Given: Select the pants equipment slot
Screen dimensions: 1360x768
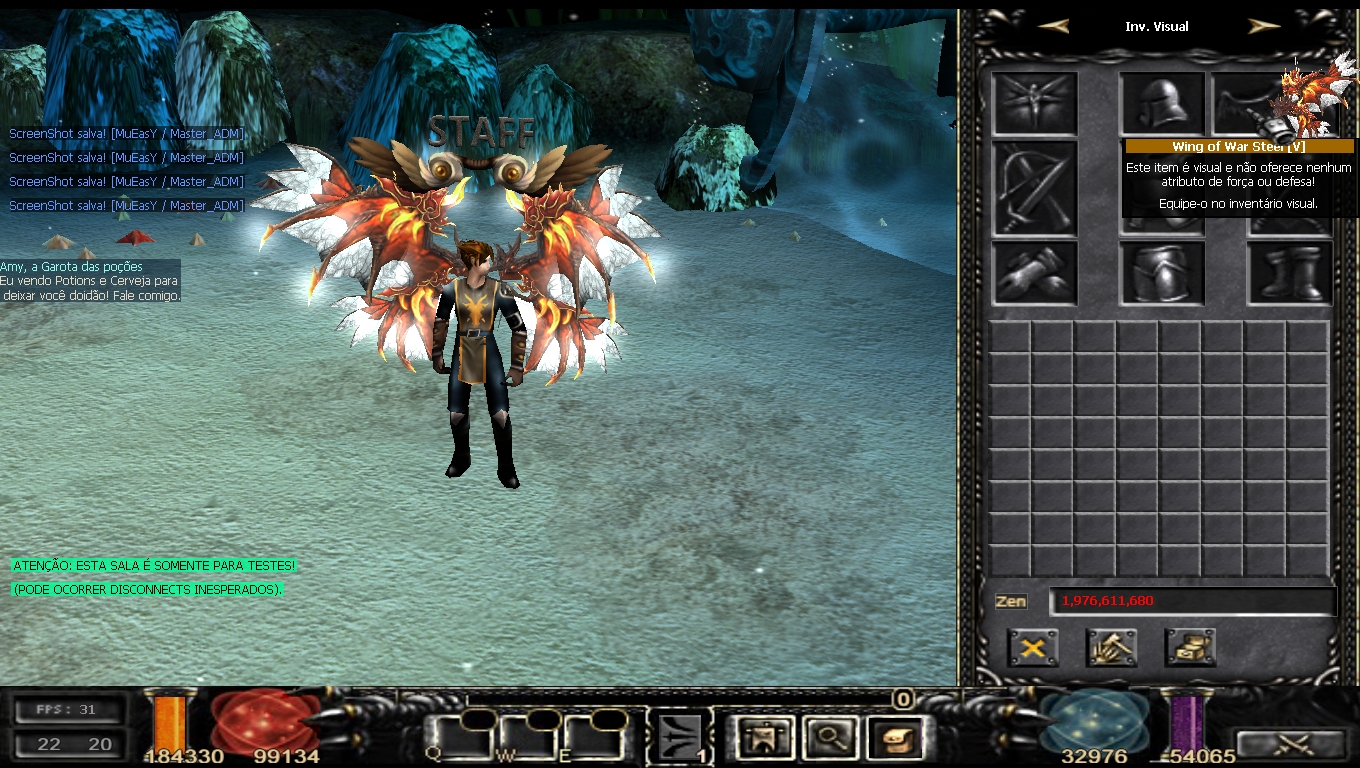Looking at the screenshot, I should tap(1162, 273).
